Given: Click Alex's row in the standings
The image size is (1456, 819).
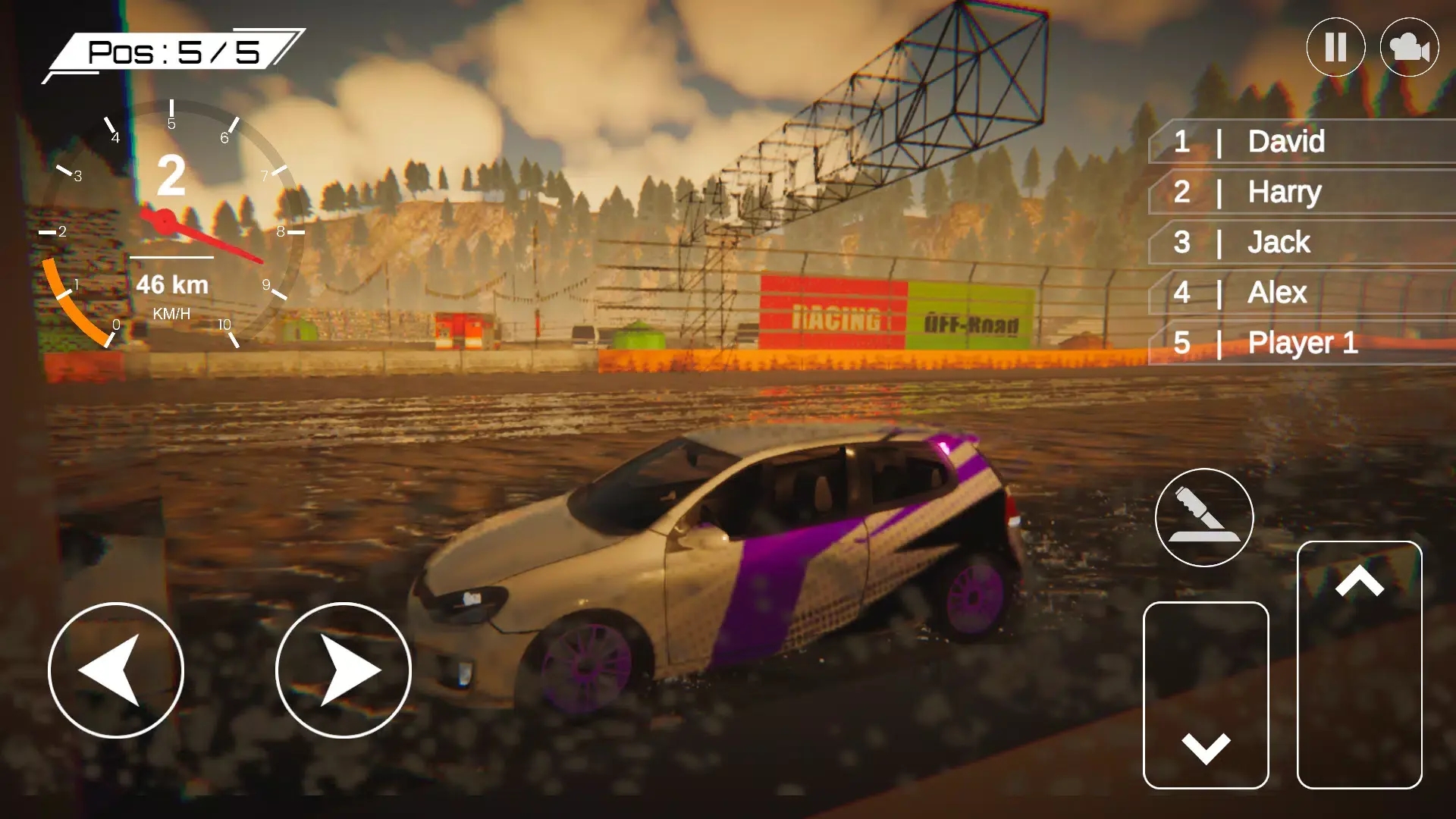Looking at the screenshot, I should point(1301,293).
